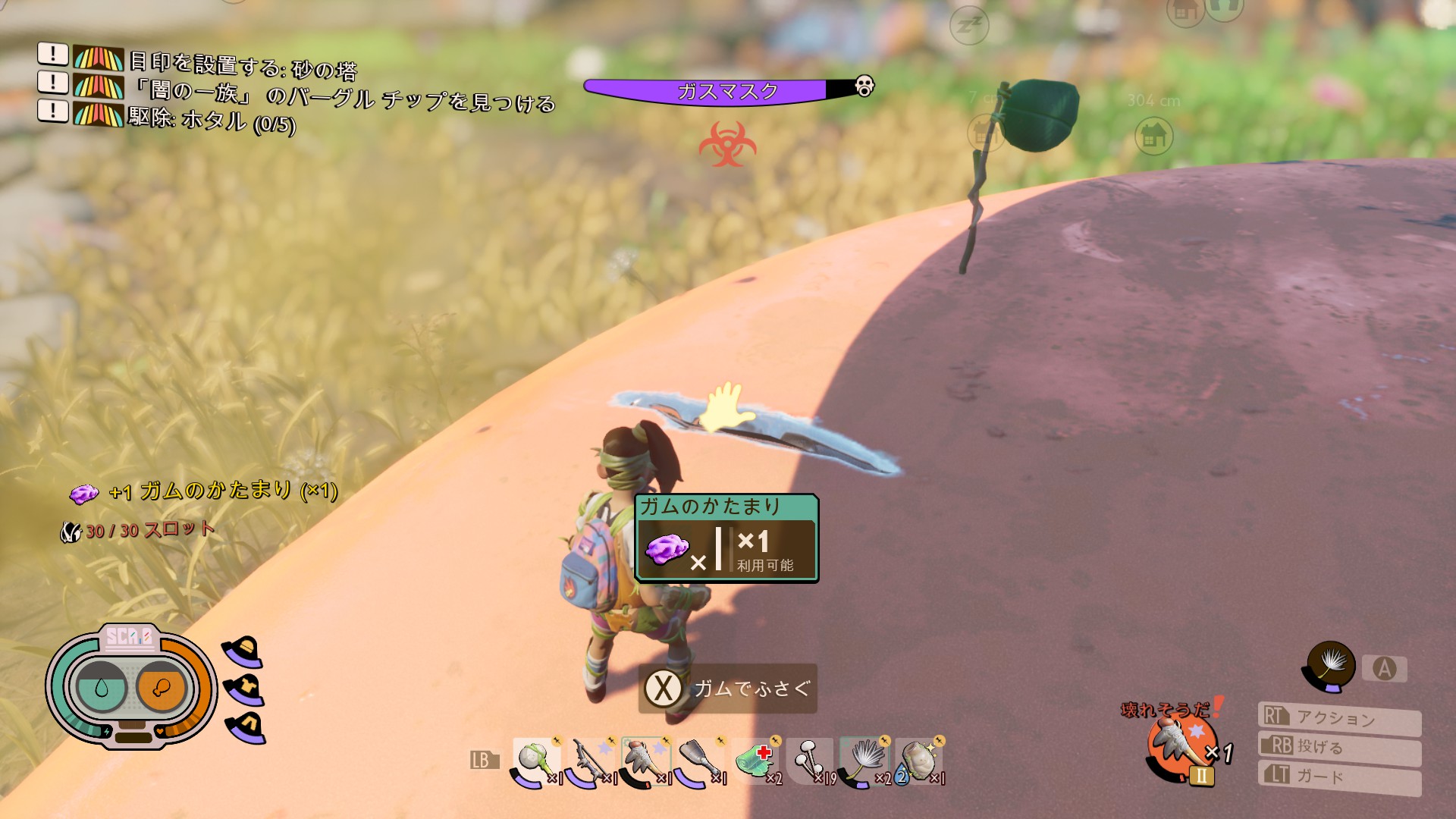
Task: Click the ガムのかたまり requirement panel
Action: (726, 538)
